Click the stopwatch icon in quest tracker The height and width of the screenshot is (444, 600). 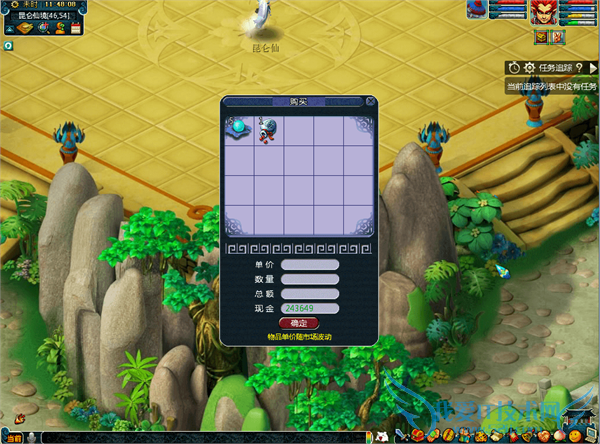coord(514,67)
